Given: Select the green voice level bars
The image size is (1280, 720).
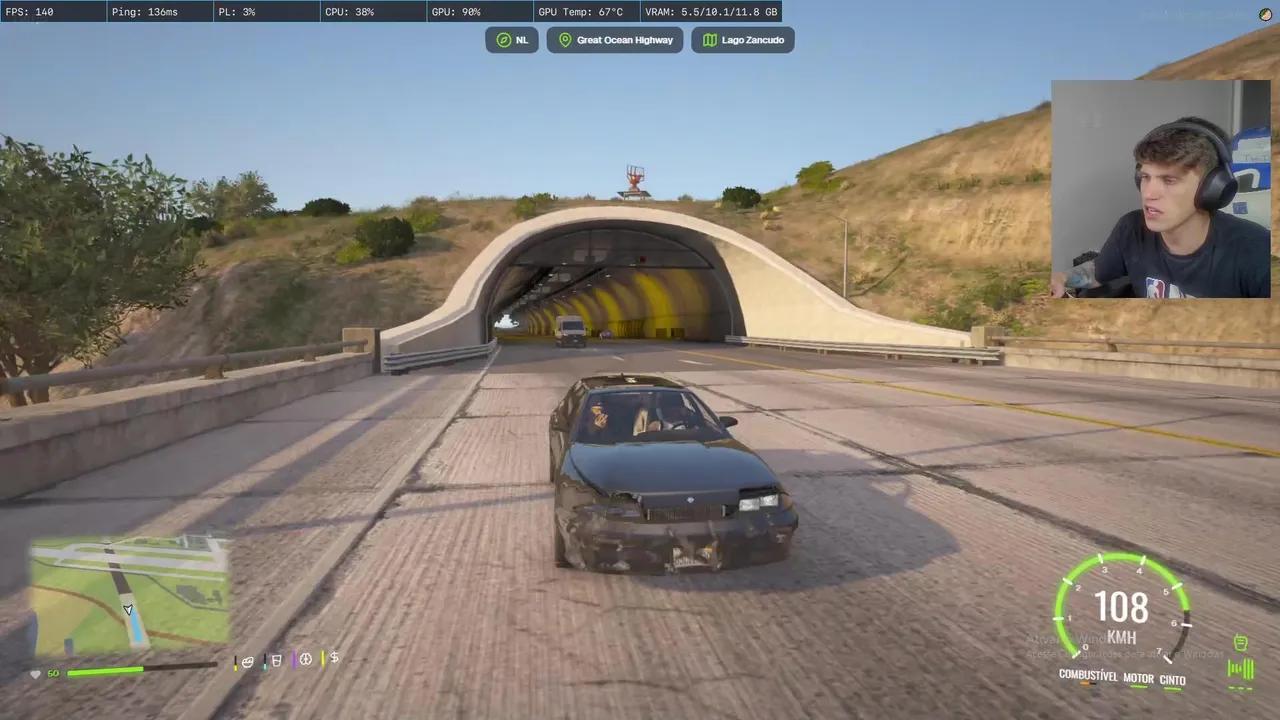Looking at the screenshot, I should pos(1241,669).
